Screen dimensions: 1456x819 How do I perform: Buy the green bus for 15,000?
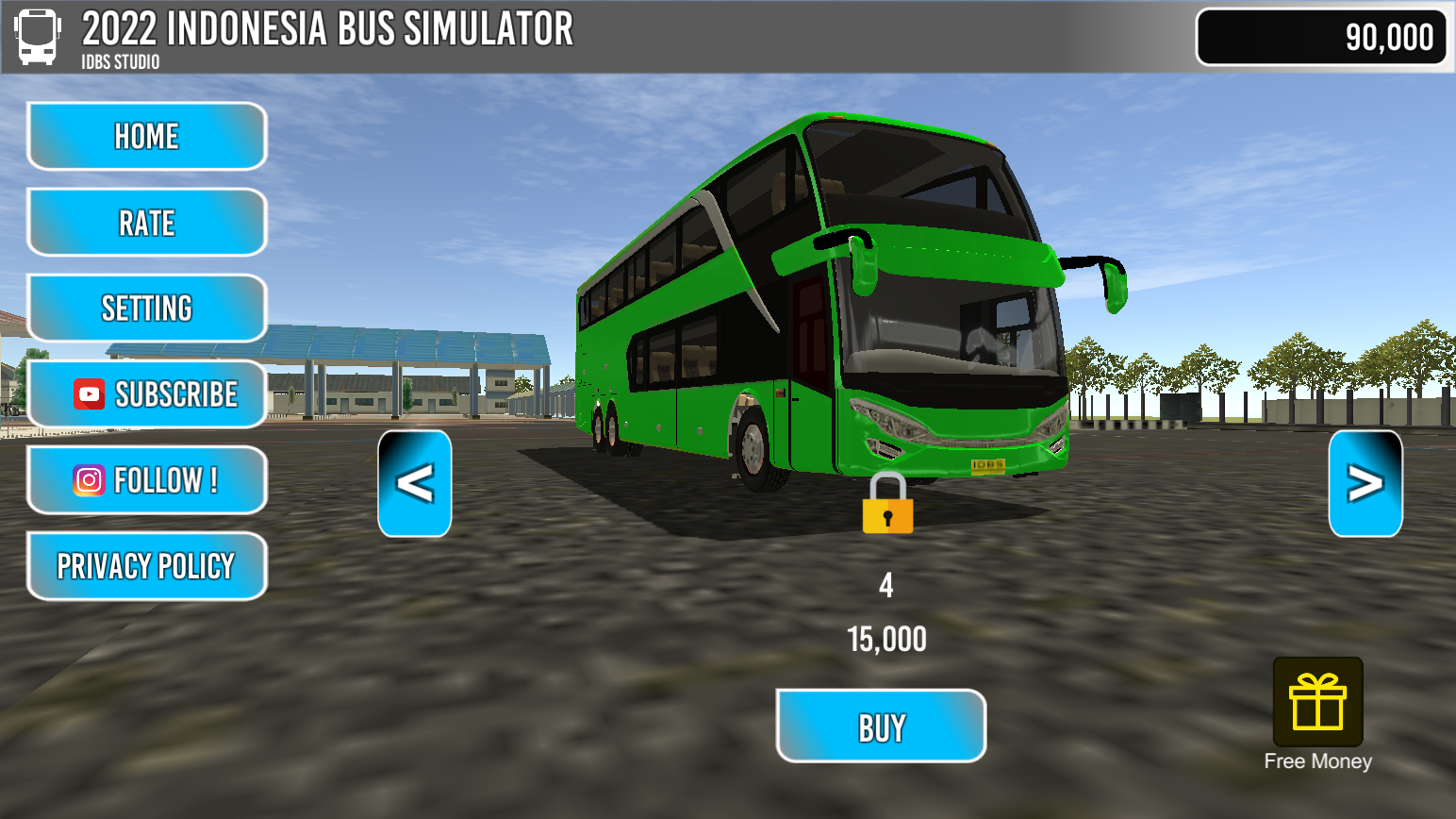click(881, 727)
